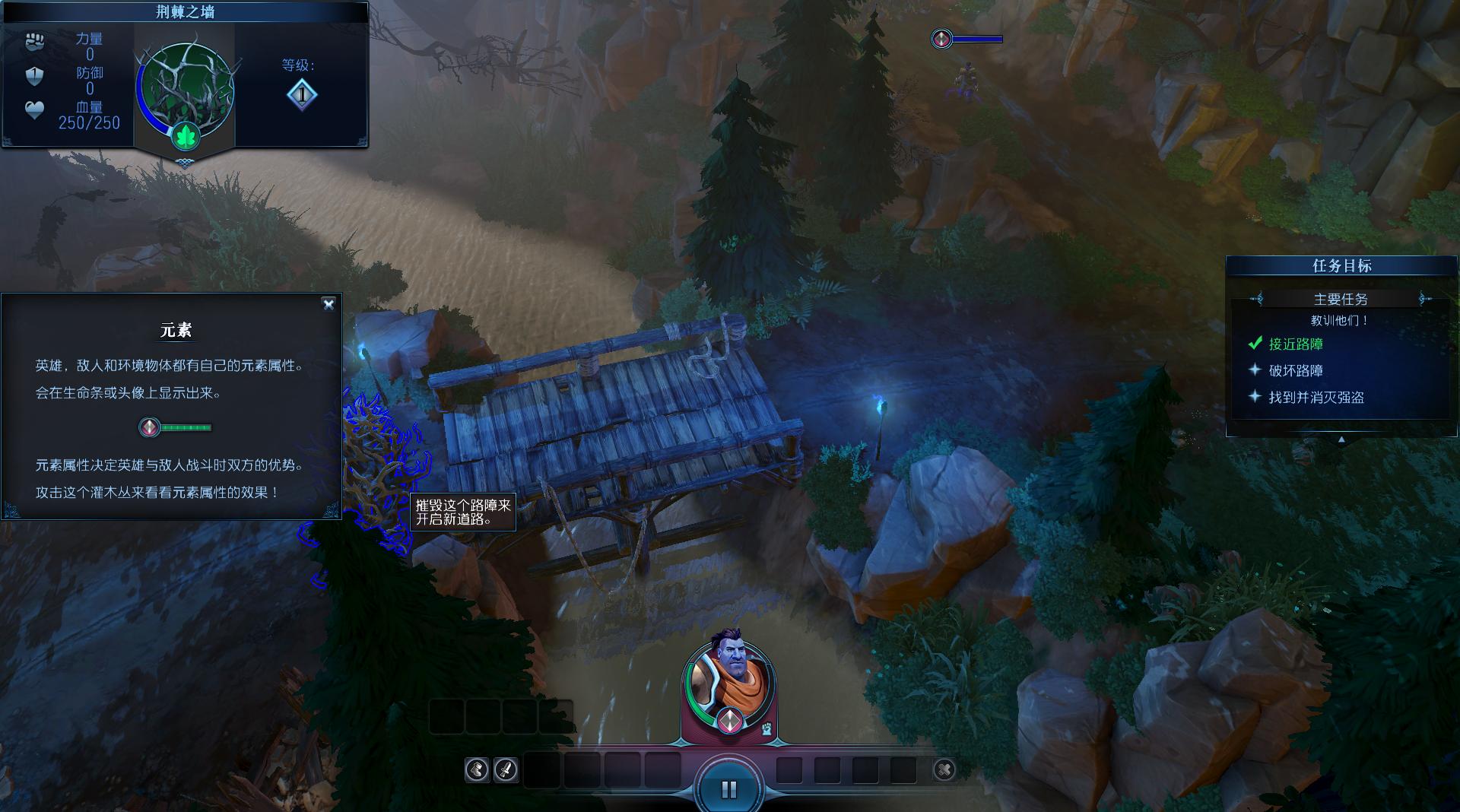
Task: Close the 元素 tutorial panel
Action: (328, 304)
